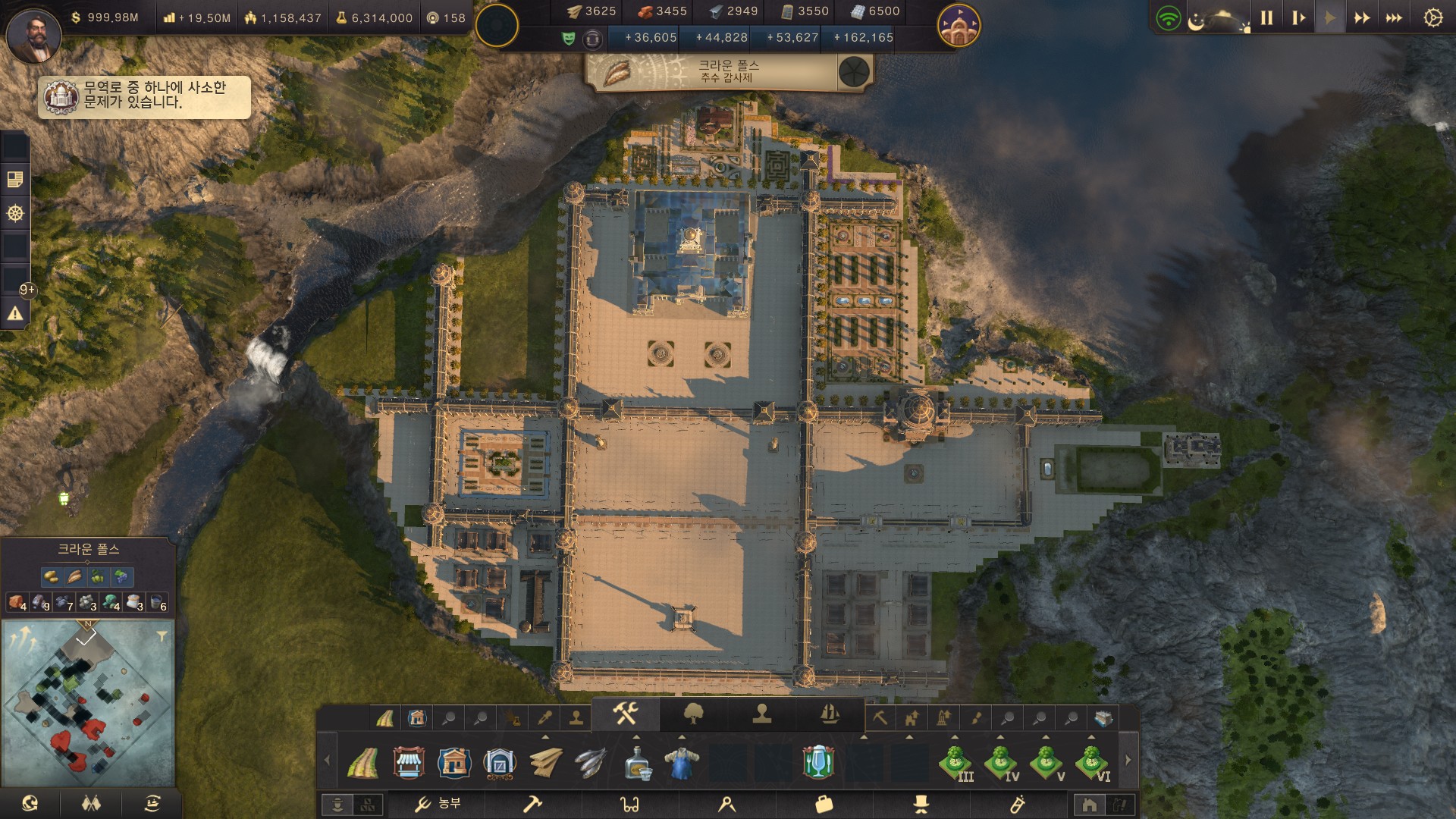This screenshot has width=1456, height=819.
Task: Select the pub building with glass icon
Action: (818, 762)
